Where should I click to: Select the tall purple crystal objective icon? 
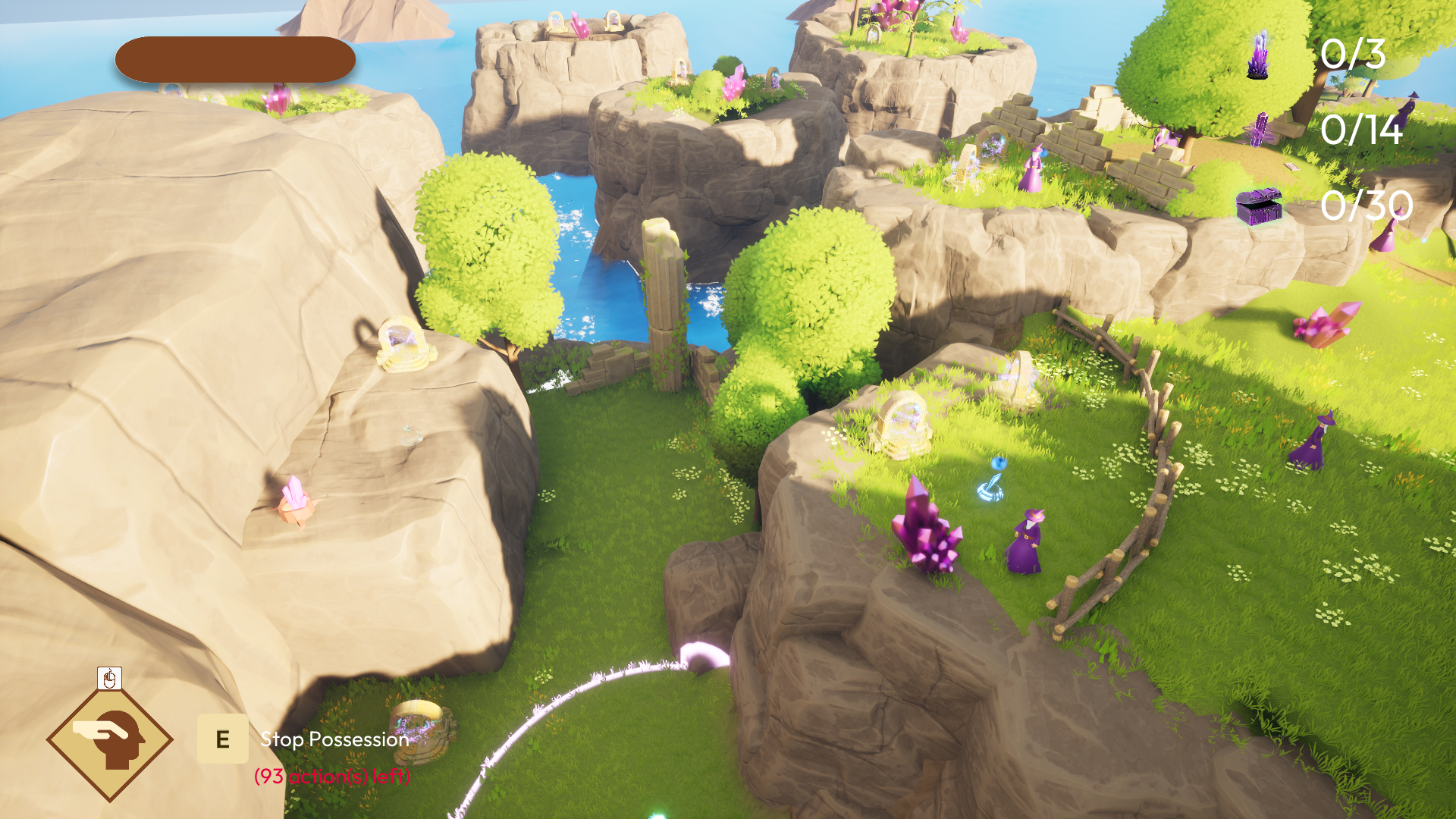[x=1258, y=55]
